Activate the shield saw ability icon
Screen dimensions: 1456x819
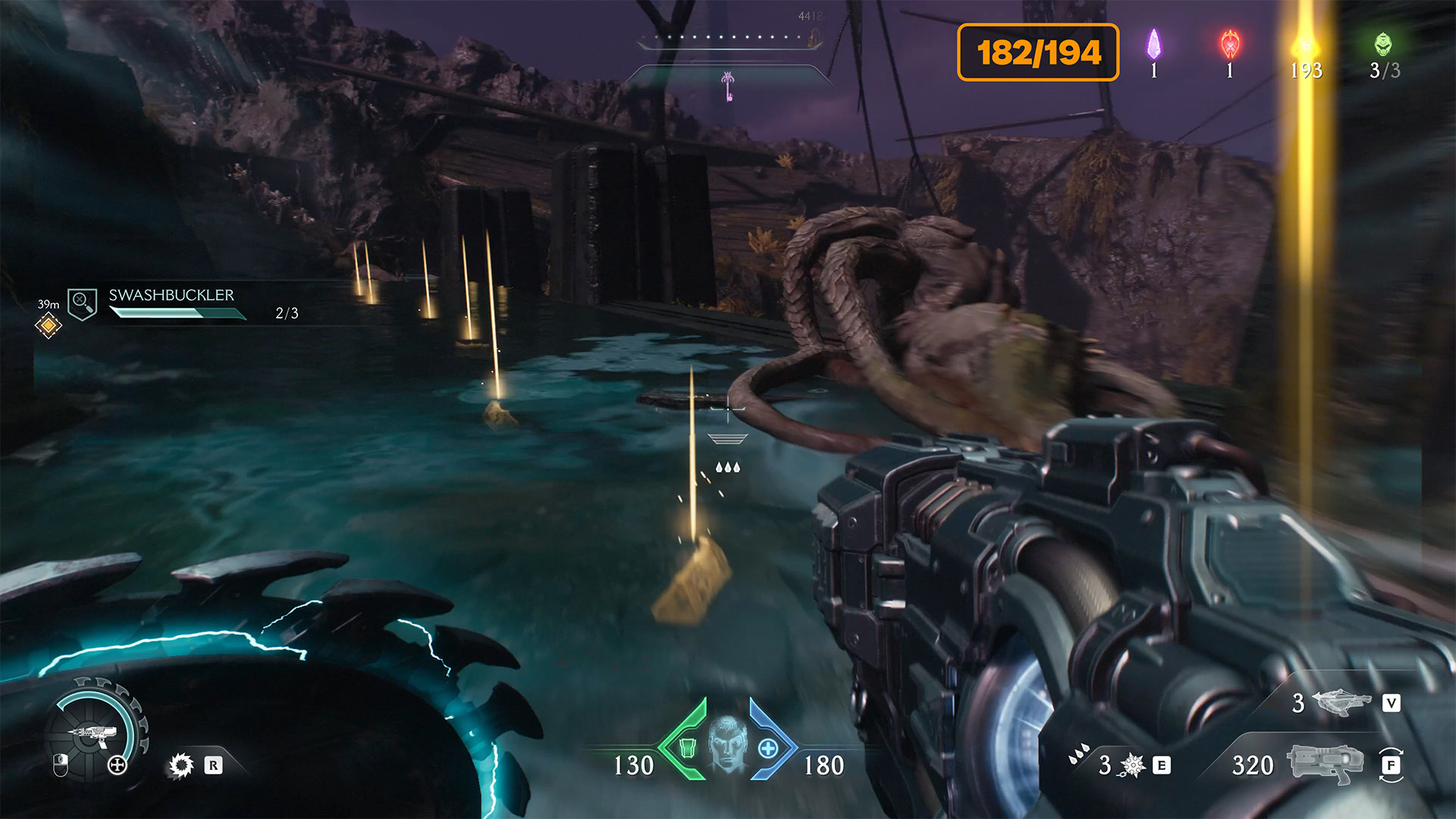click(181, 765)
